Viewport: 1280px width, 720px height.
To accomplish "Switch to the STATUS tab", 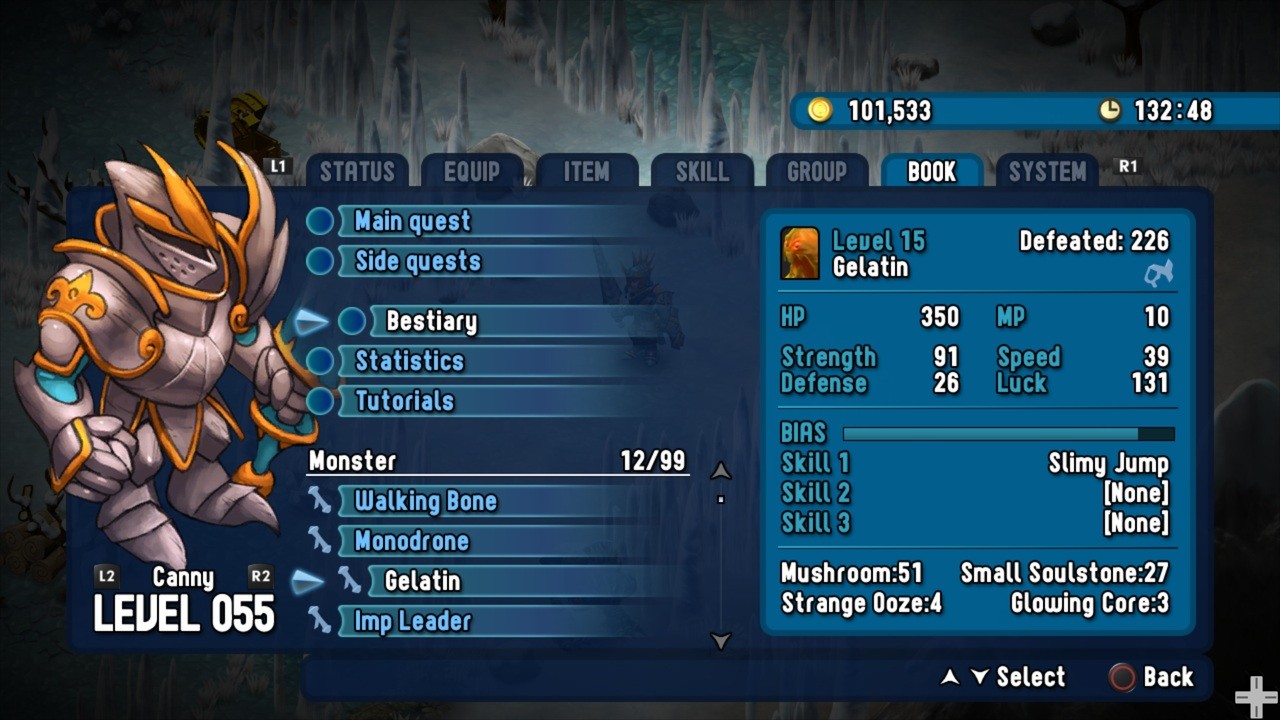I will tap(357, 171).
